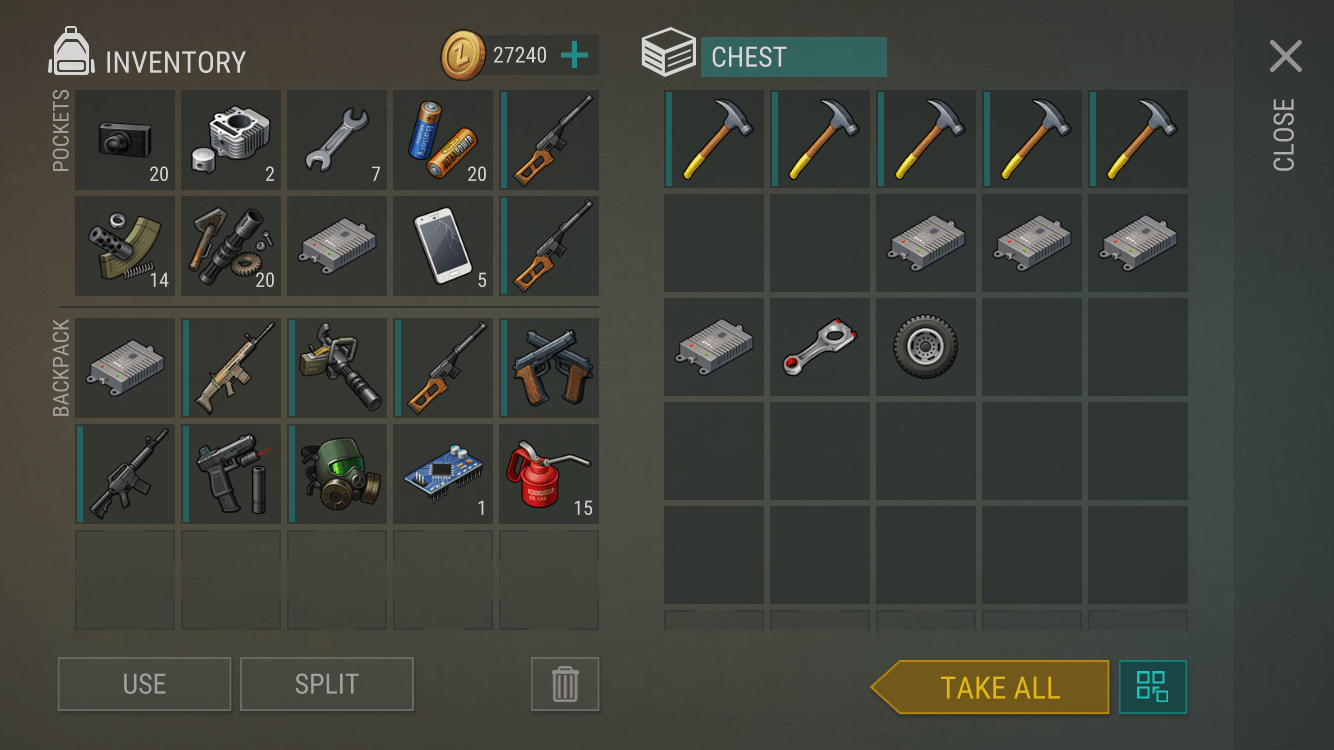Select the dual pistols slot
Screen dimensions: 1334x750
point(549,368)
